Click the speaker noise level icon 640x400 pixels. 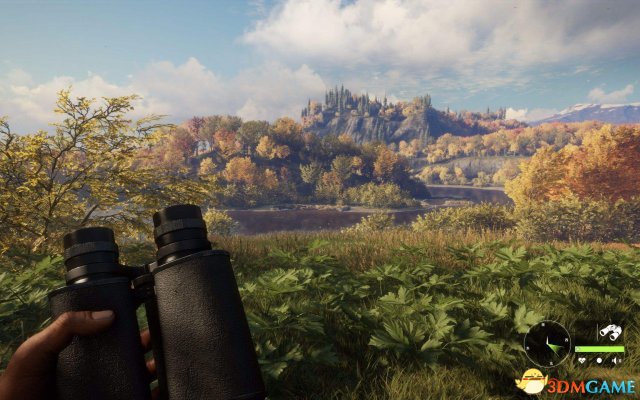(615, 361)
